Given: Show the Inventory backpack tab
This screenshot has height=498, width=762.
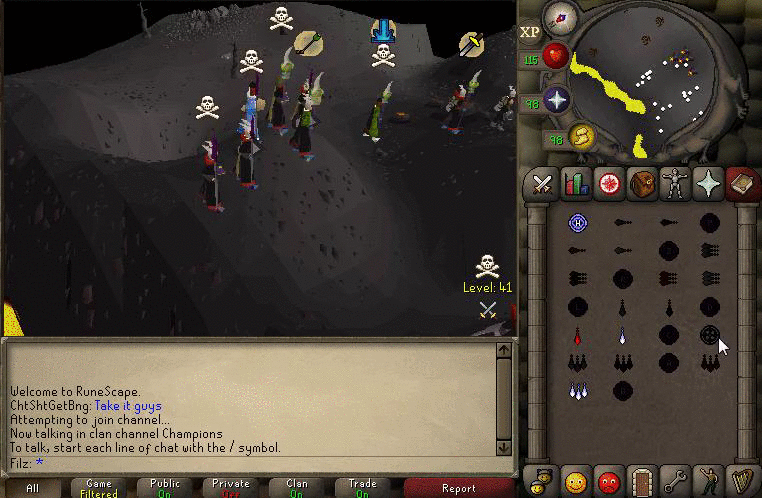Looking at the screenshot, I should point(642,184).
